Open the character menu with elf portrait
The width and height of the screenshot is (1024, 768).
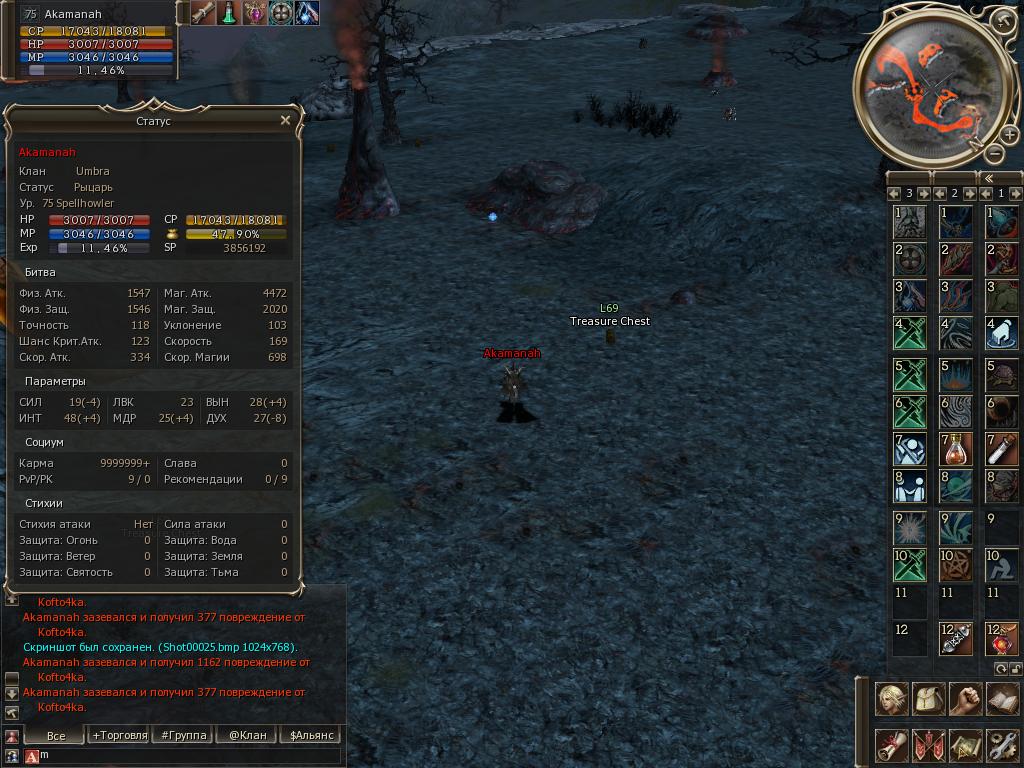click(890, 699)
